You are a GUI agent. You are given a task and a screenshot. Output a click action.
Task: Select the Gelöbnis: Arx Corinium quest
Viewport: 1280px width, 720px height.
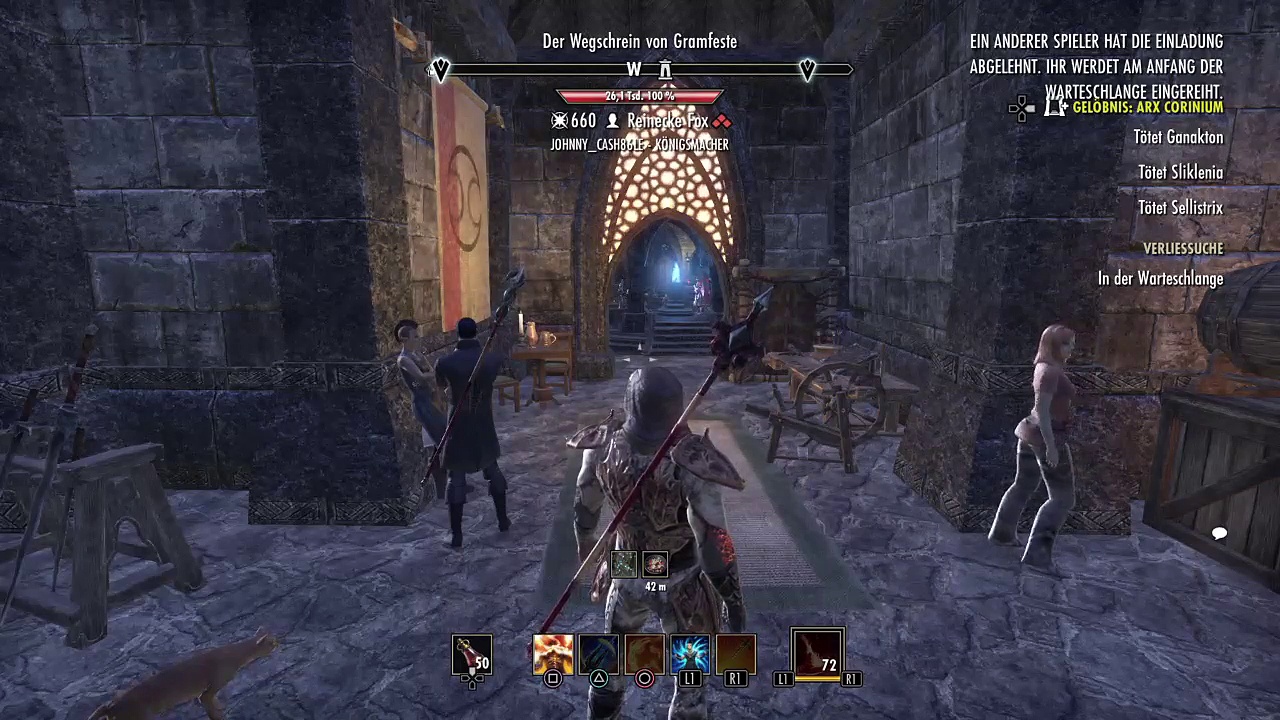[x=1147, y=107]
